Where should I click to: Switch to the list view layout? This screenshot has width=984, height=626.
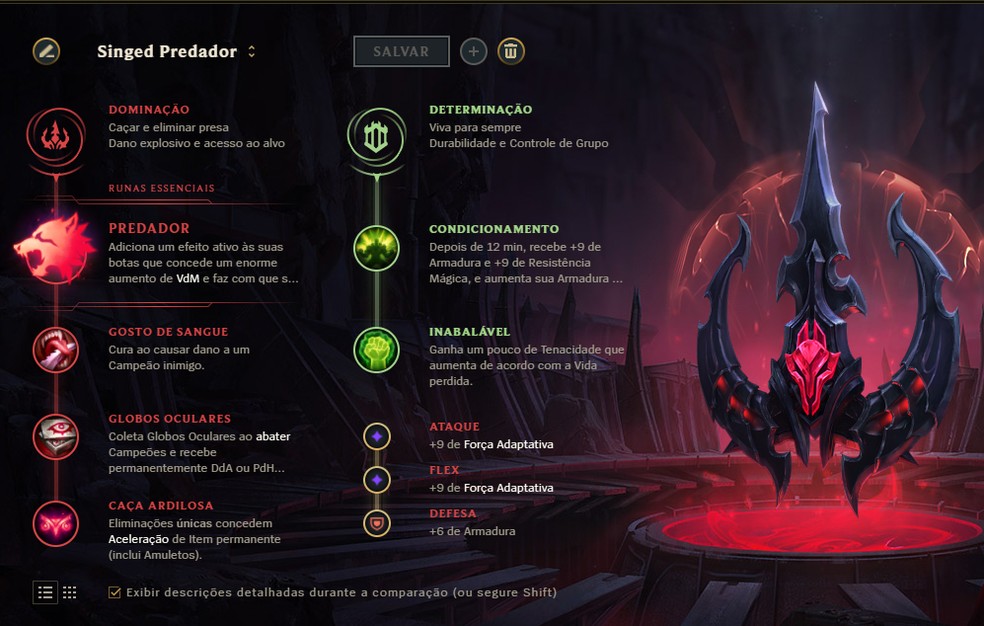pyautogui.click(x=45, y=592)
